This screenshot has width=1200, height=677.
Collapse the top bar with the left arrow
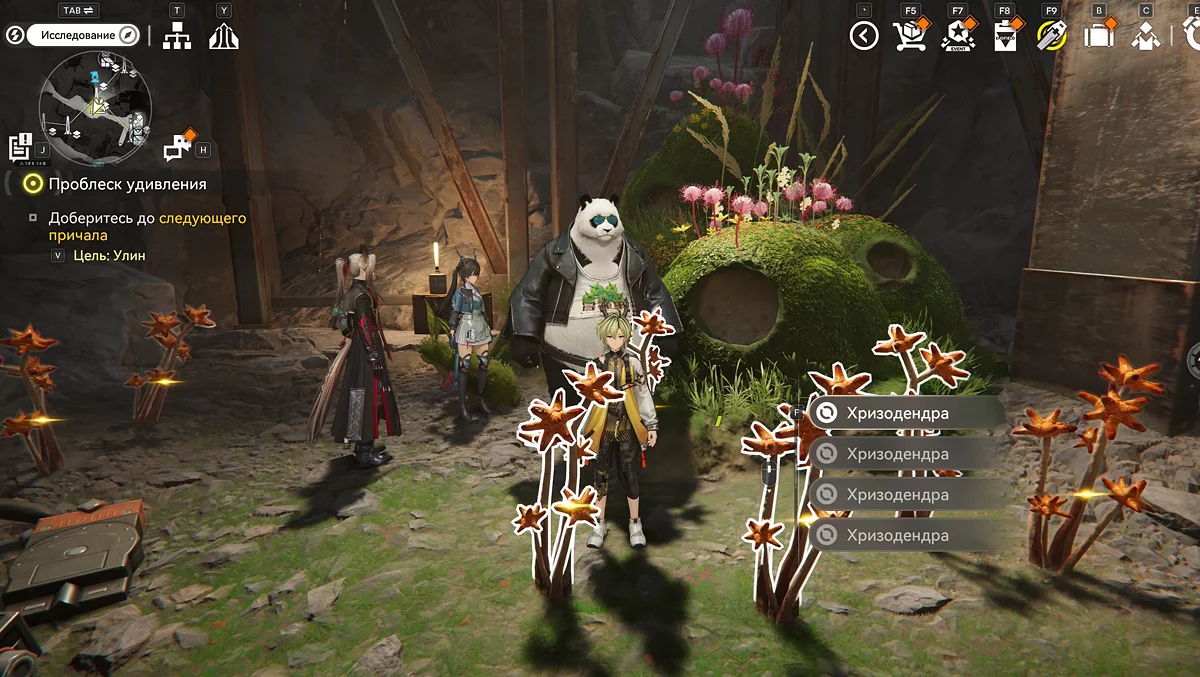[x=863, y=36]
